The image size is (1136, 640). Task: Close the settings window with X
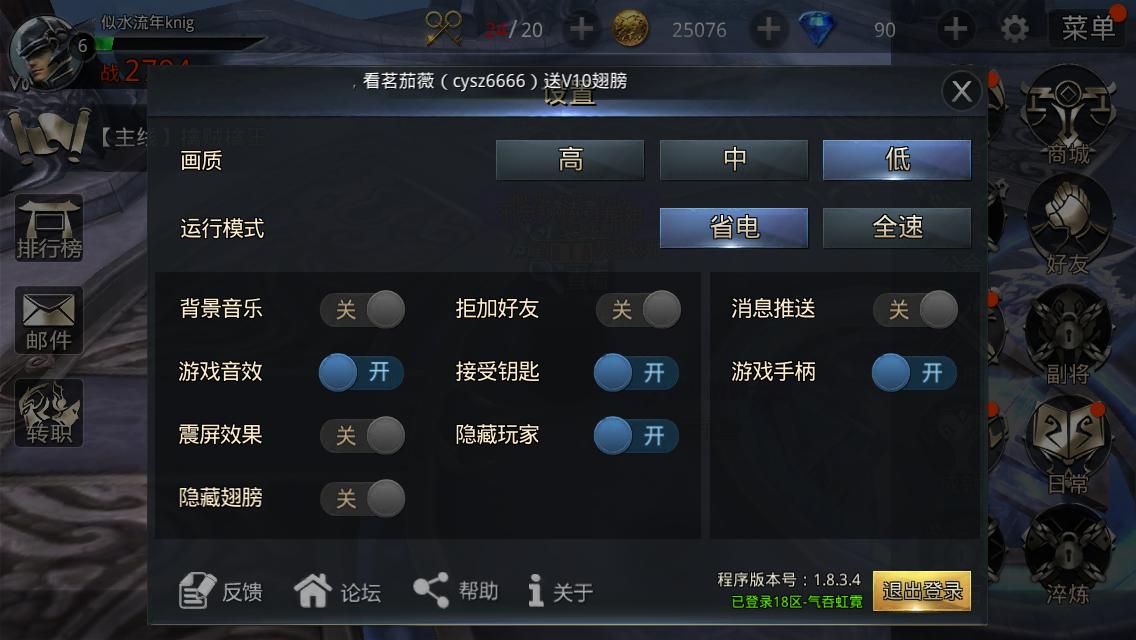pyautogui.click(x=961, y=92)
